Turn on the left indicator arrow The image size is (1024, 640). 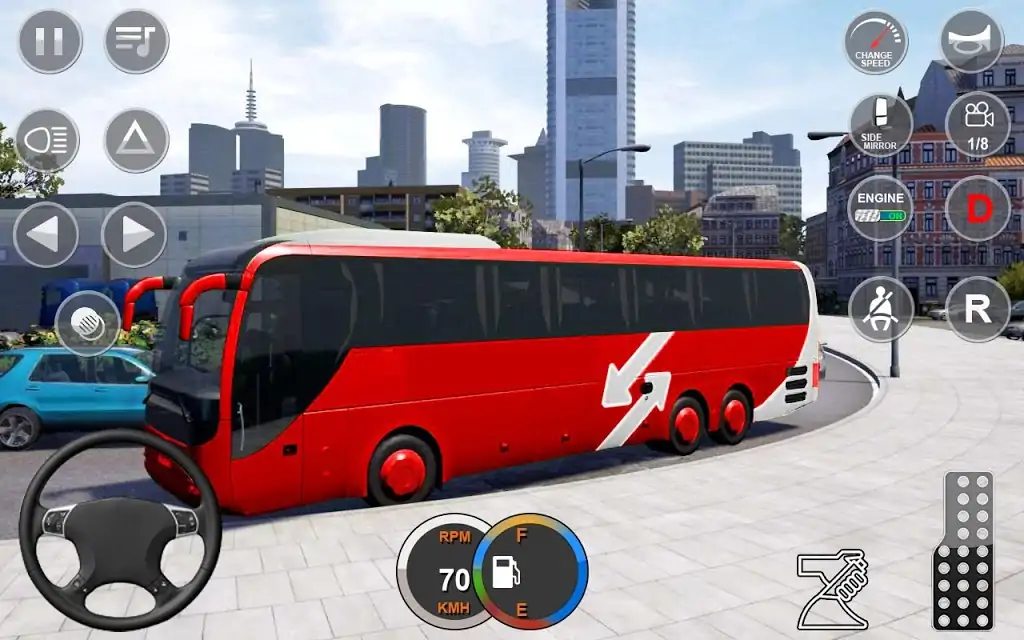[46, 235]
